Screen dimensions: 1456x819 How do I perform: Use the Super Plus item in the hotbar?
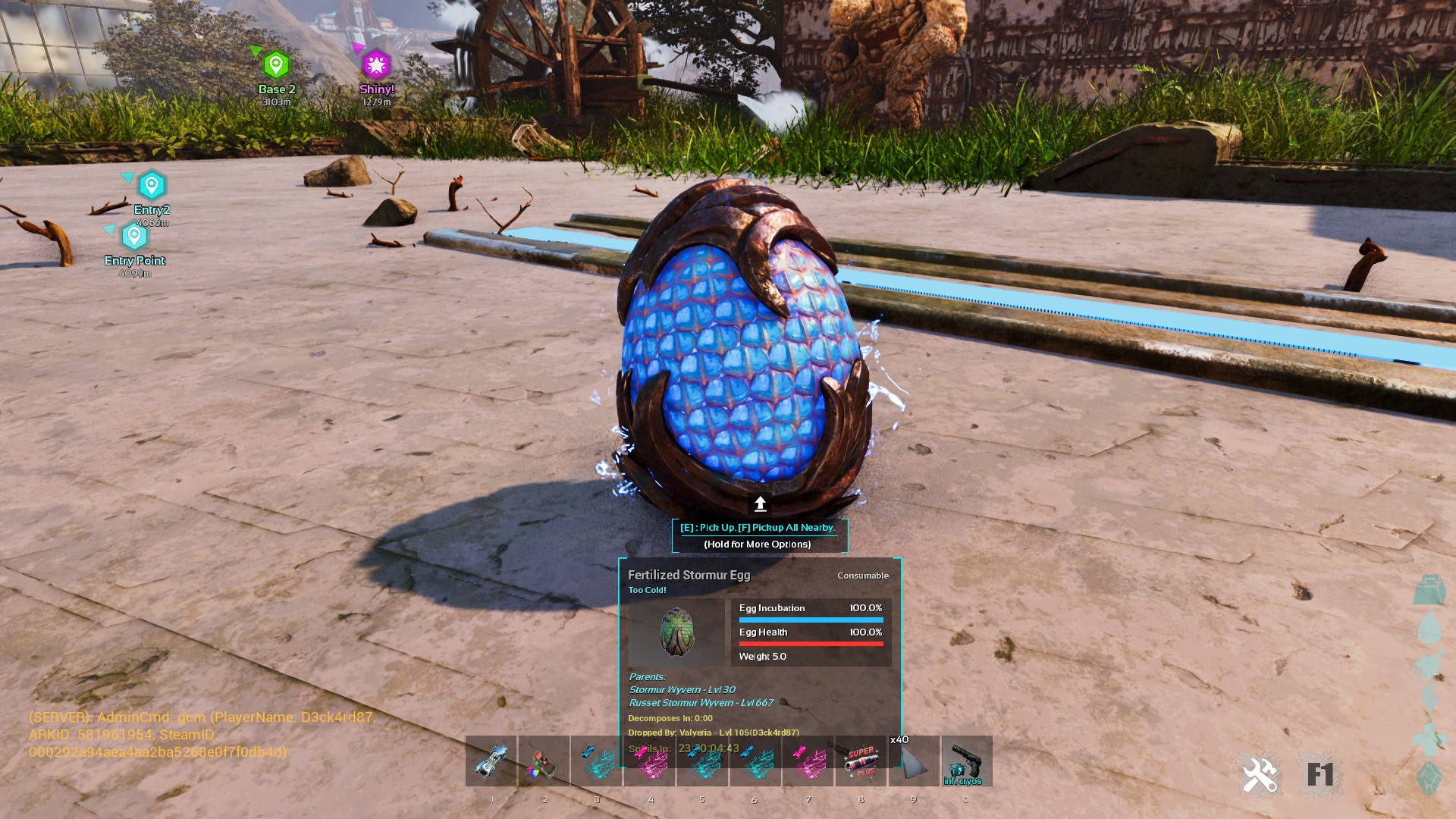861,761
